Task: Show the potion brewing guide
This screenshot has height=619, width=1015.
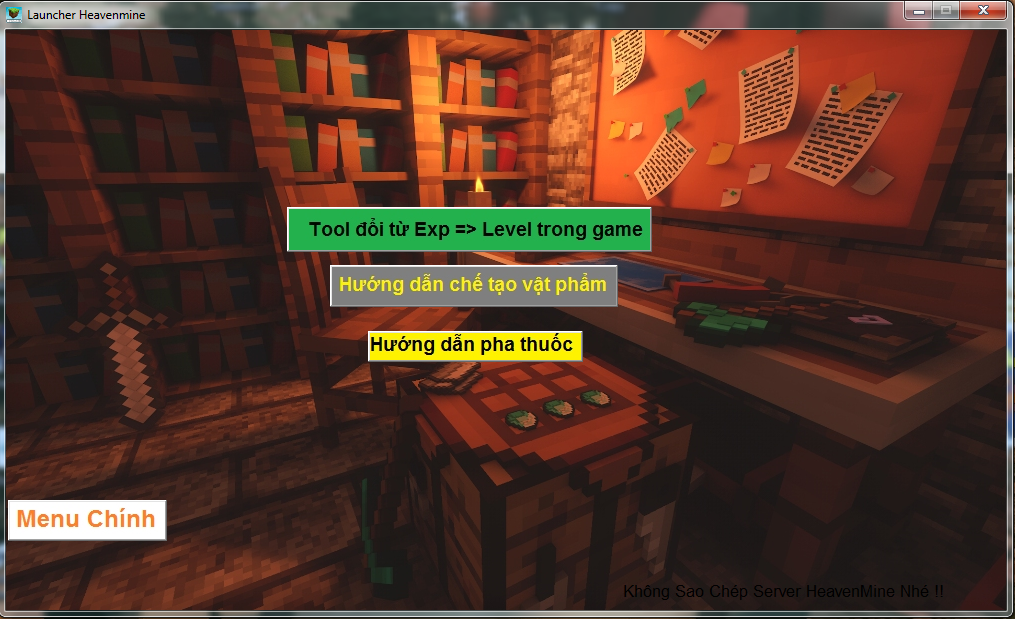Action: (474, 346)
